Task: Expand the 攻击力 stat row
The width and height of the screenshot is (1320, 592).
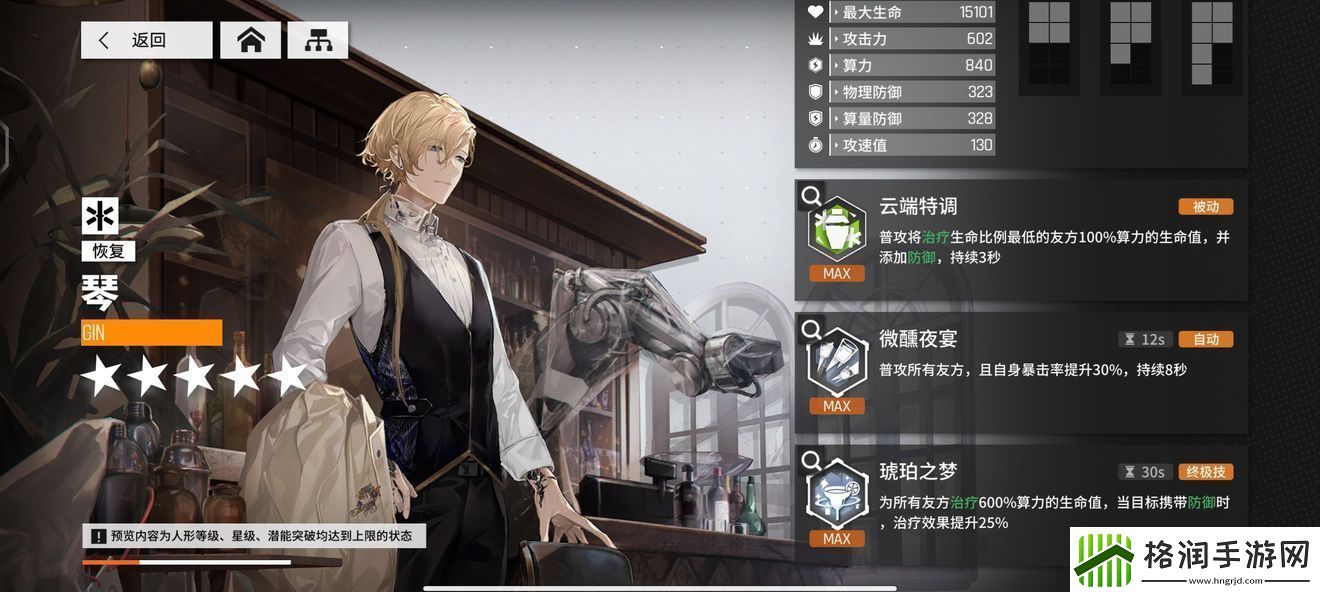Action: (x=900, y=39)
